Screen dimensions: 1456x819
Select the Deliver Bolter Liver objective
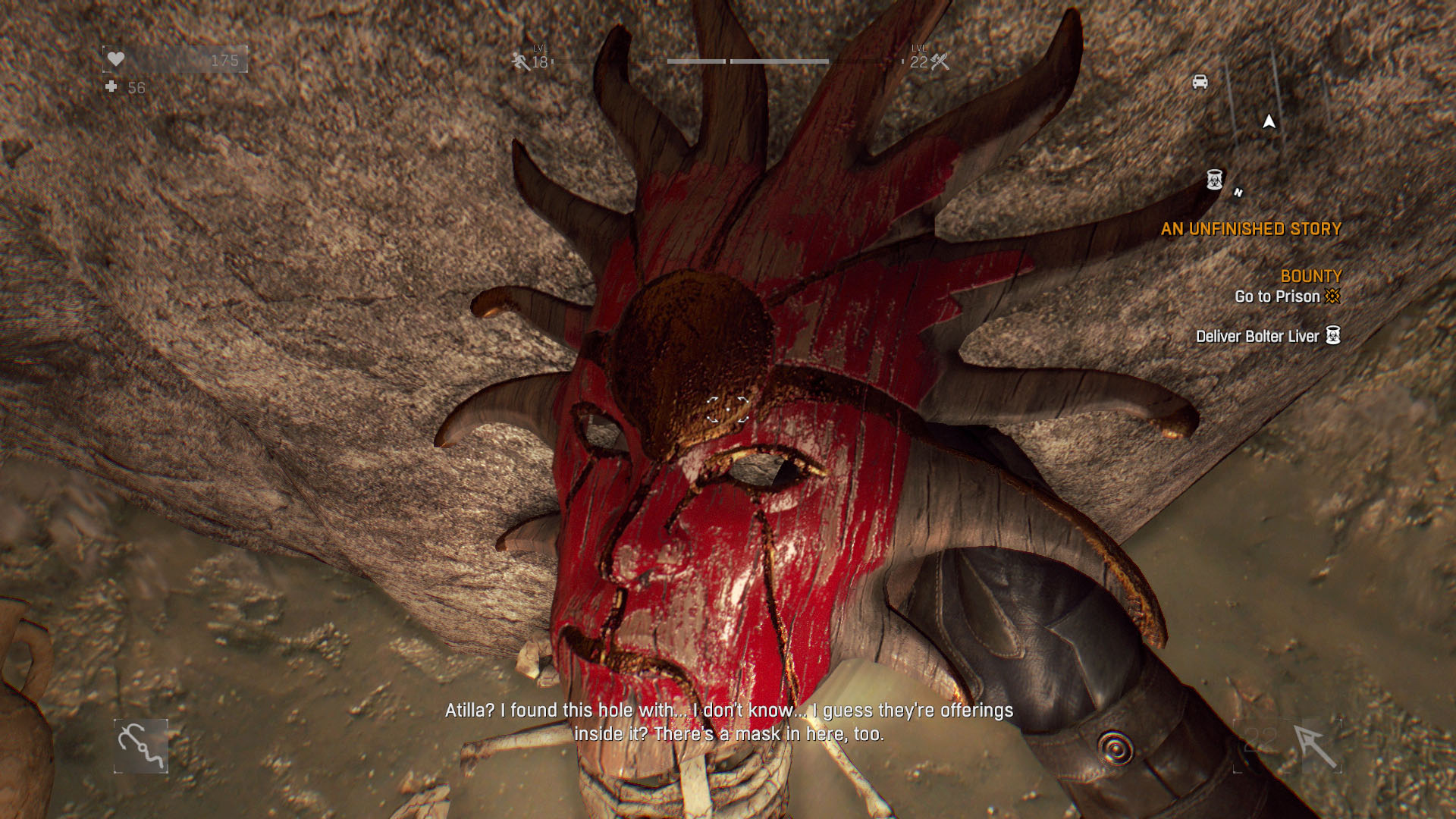point(1258,337)
